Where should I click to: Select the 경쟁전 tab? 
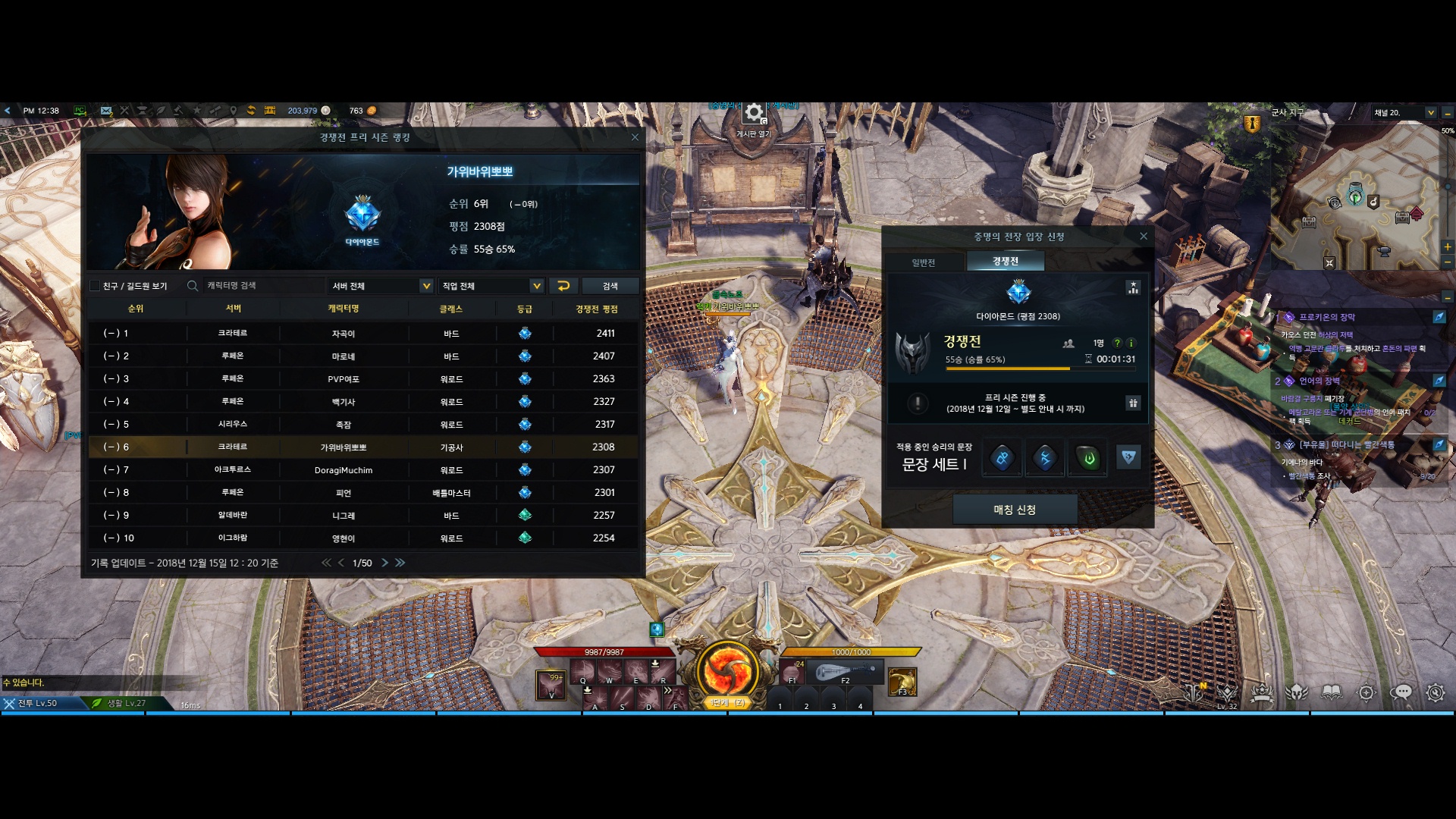point(1006,262)
